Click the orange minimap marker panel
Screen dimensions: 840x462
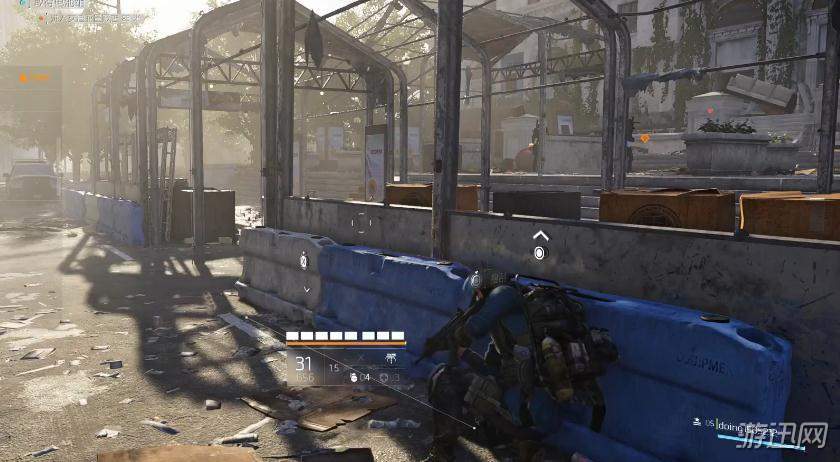click(x=31, y=76)
